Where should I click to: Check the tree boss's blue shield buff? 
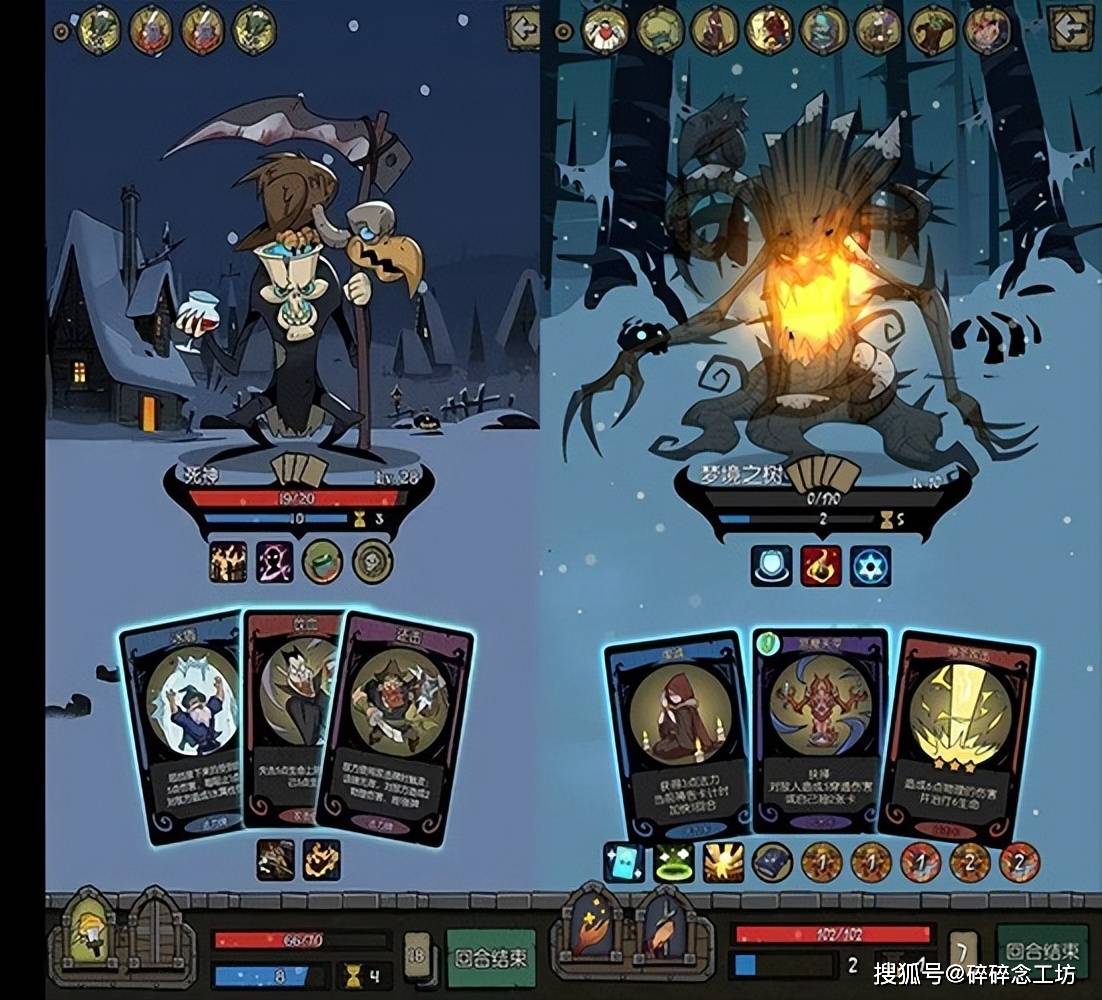tap(771, 566)
